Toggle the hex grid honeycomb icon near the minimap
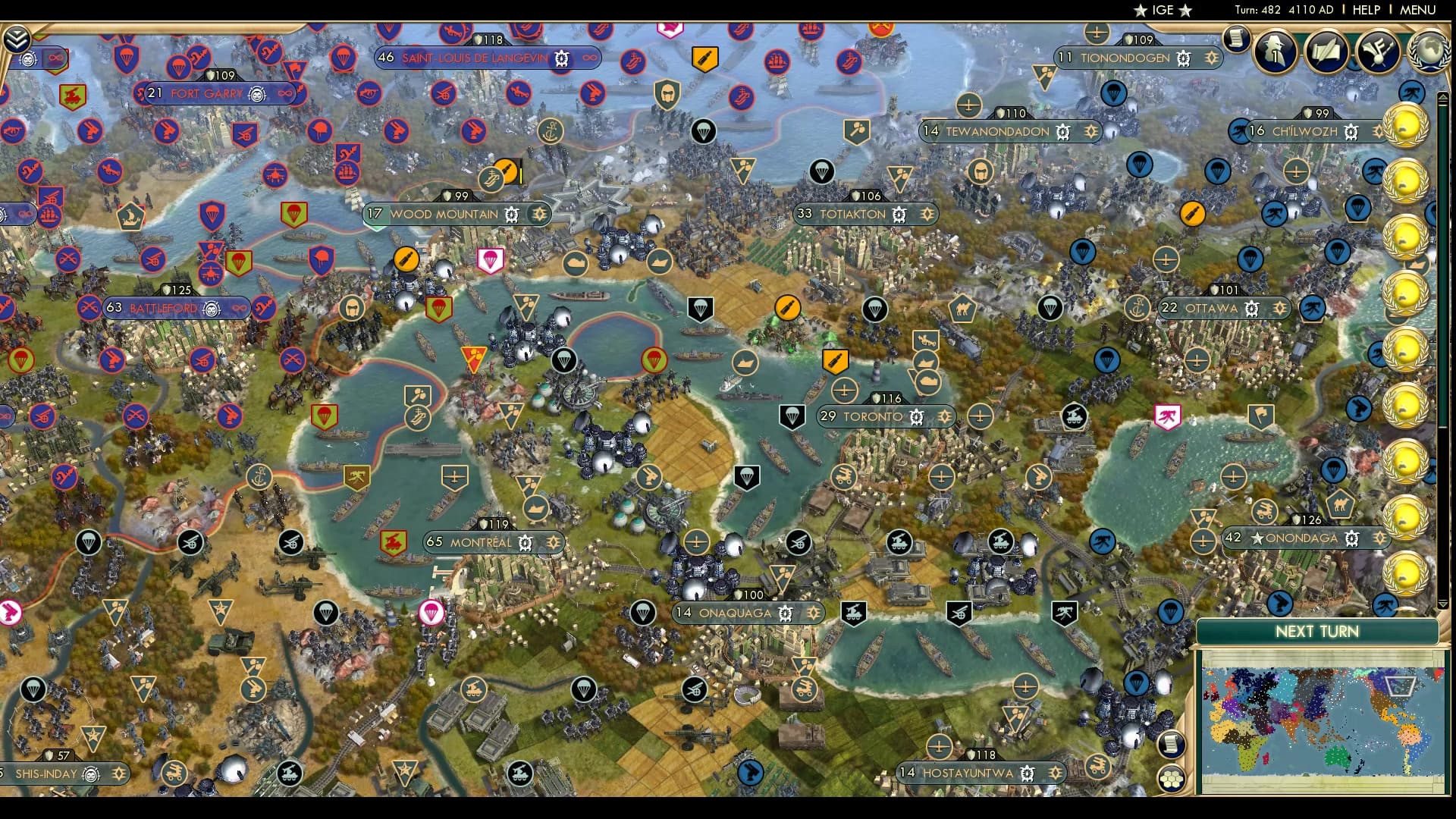The width and height of the screenshot is (1456, 819). click(1172, 780)
